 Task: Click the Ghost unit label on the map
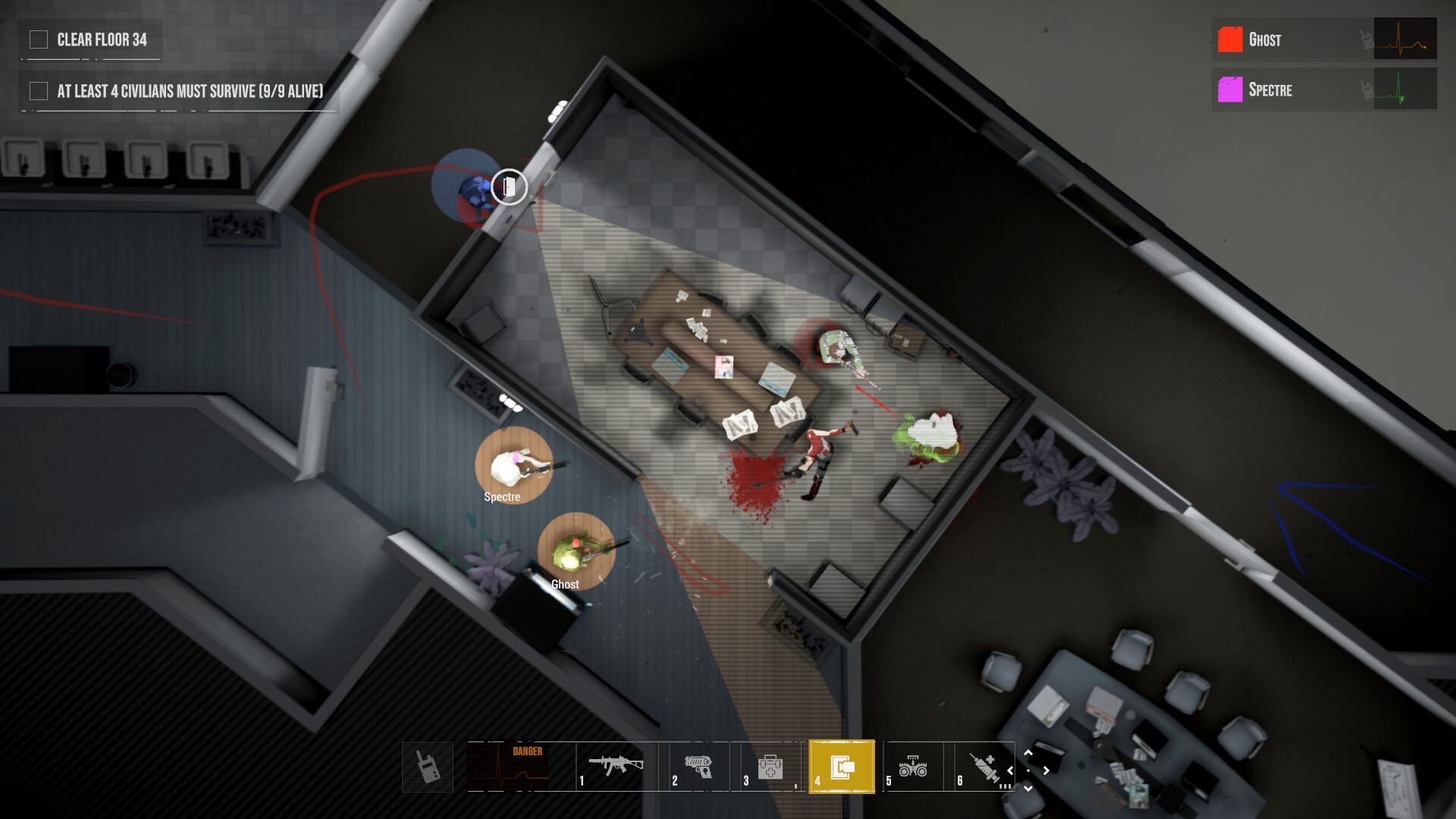tap(564, 584)
